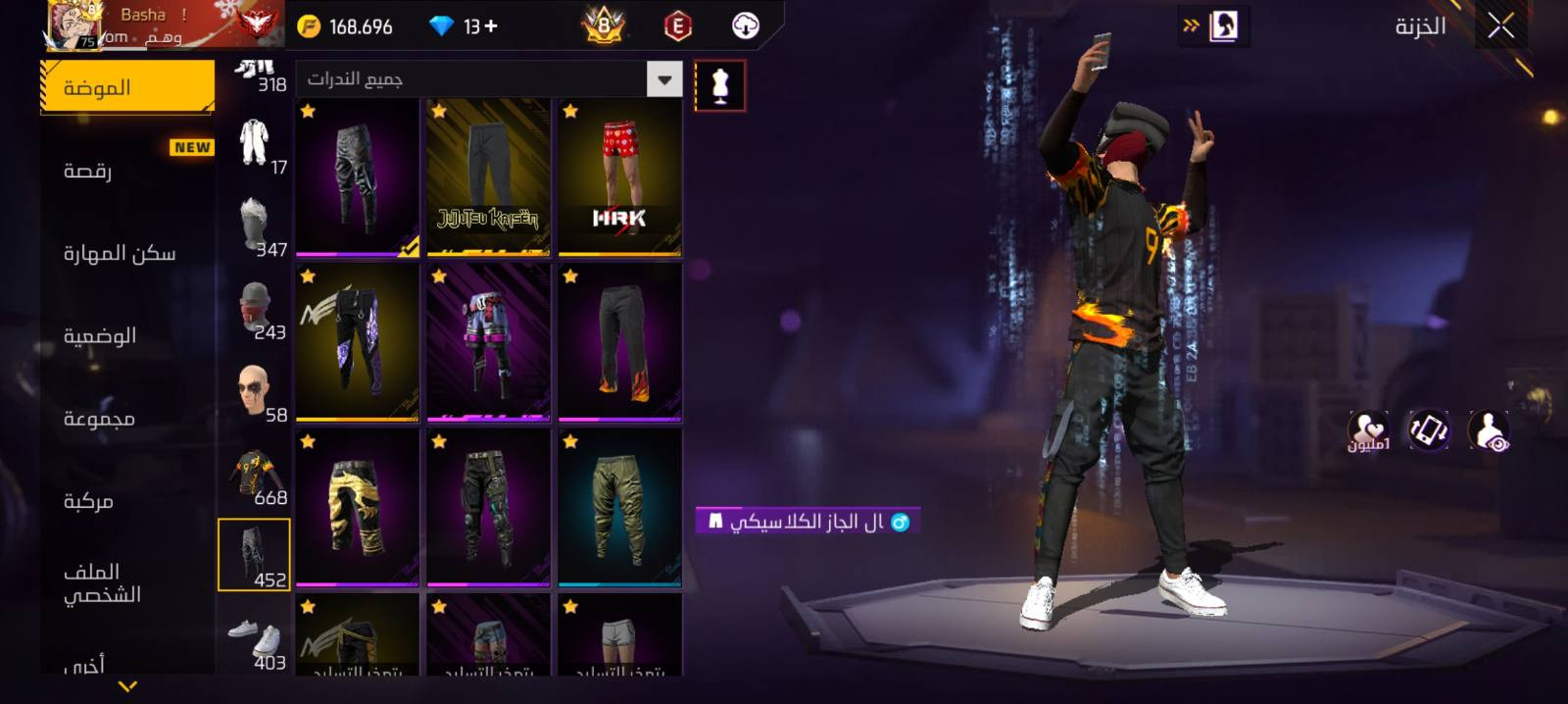Show the shoes category with 403 items
The height and width of the screenshot is (704, 1568).
(x=255, y=642)
